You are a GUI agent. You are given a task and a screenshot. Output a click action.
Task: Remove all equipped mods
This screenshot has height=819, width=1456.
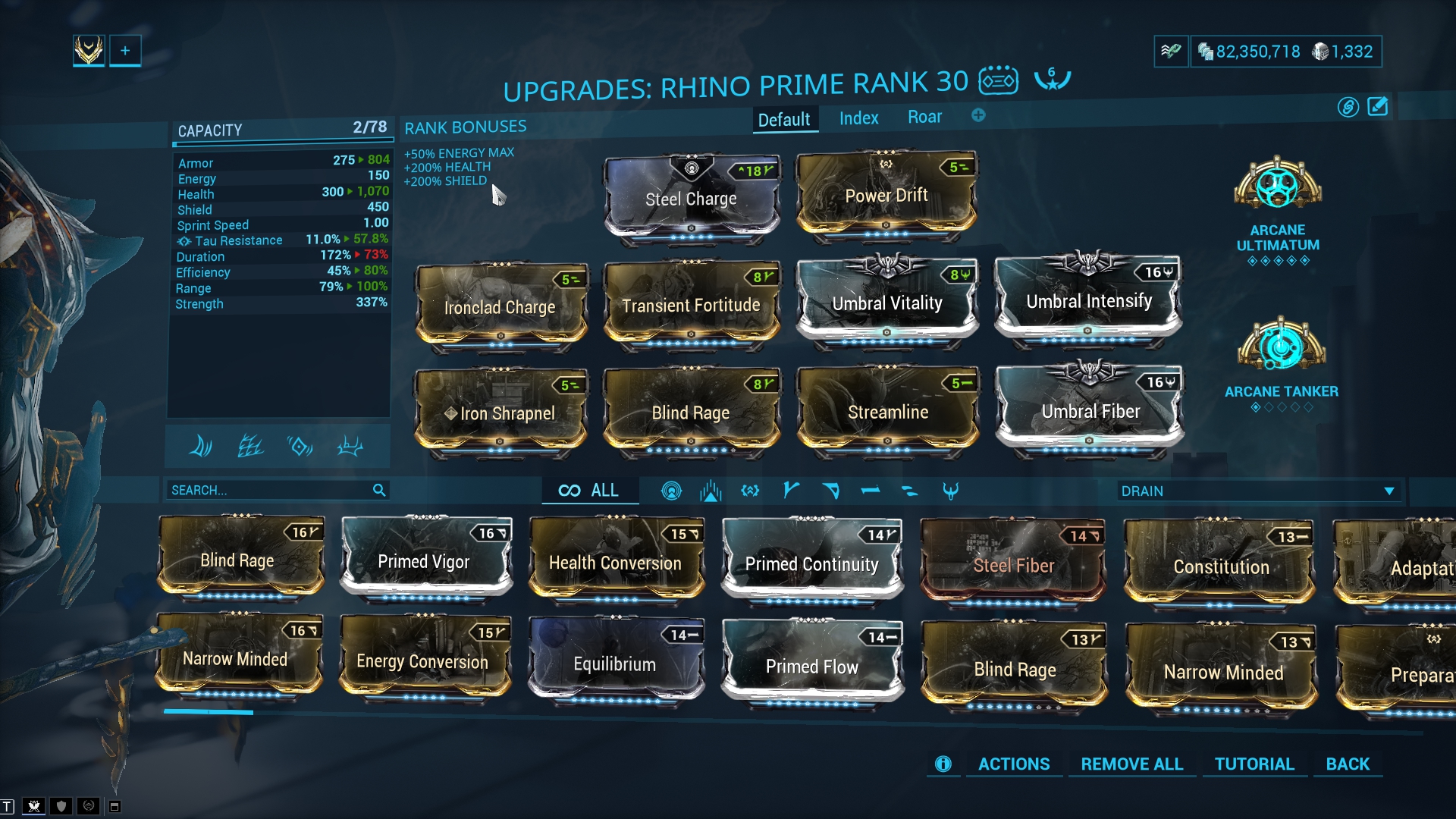[x=1131, y=764]
